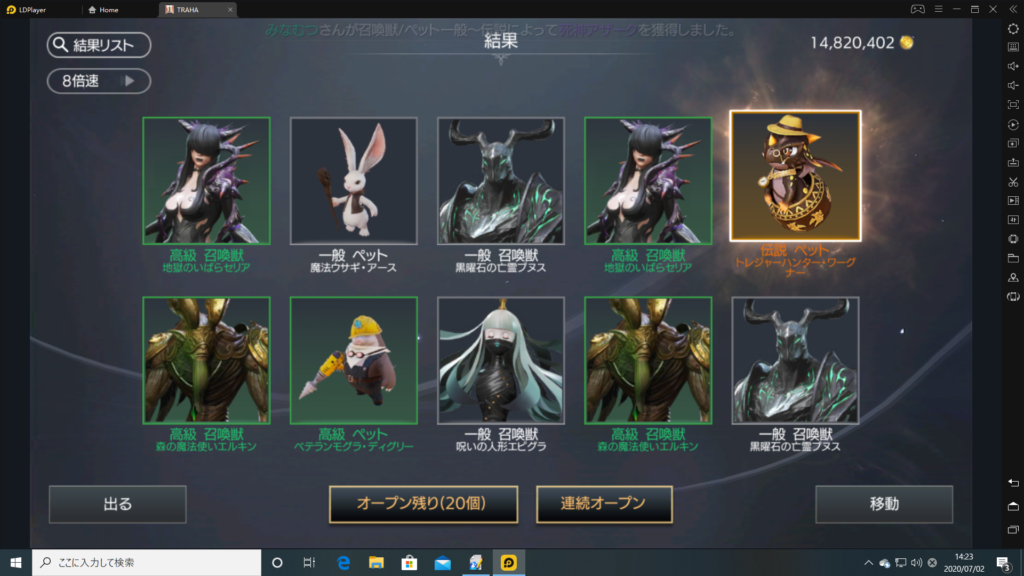Exit with the 出る button

(117, 504)
